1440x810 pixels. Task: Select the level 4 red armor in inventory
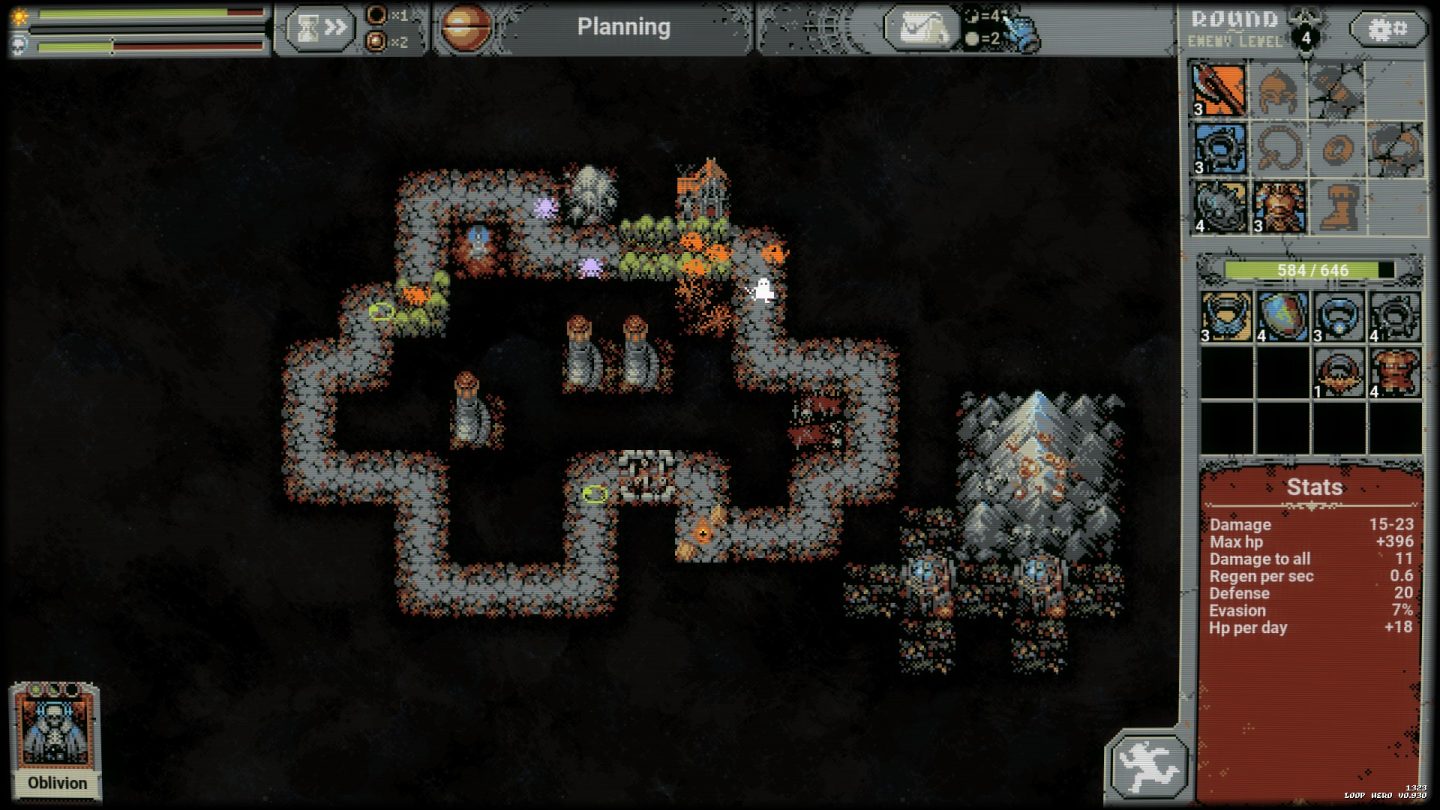coord(1395,372)
